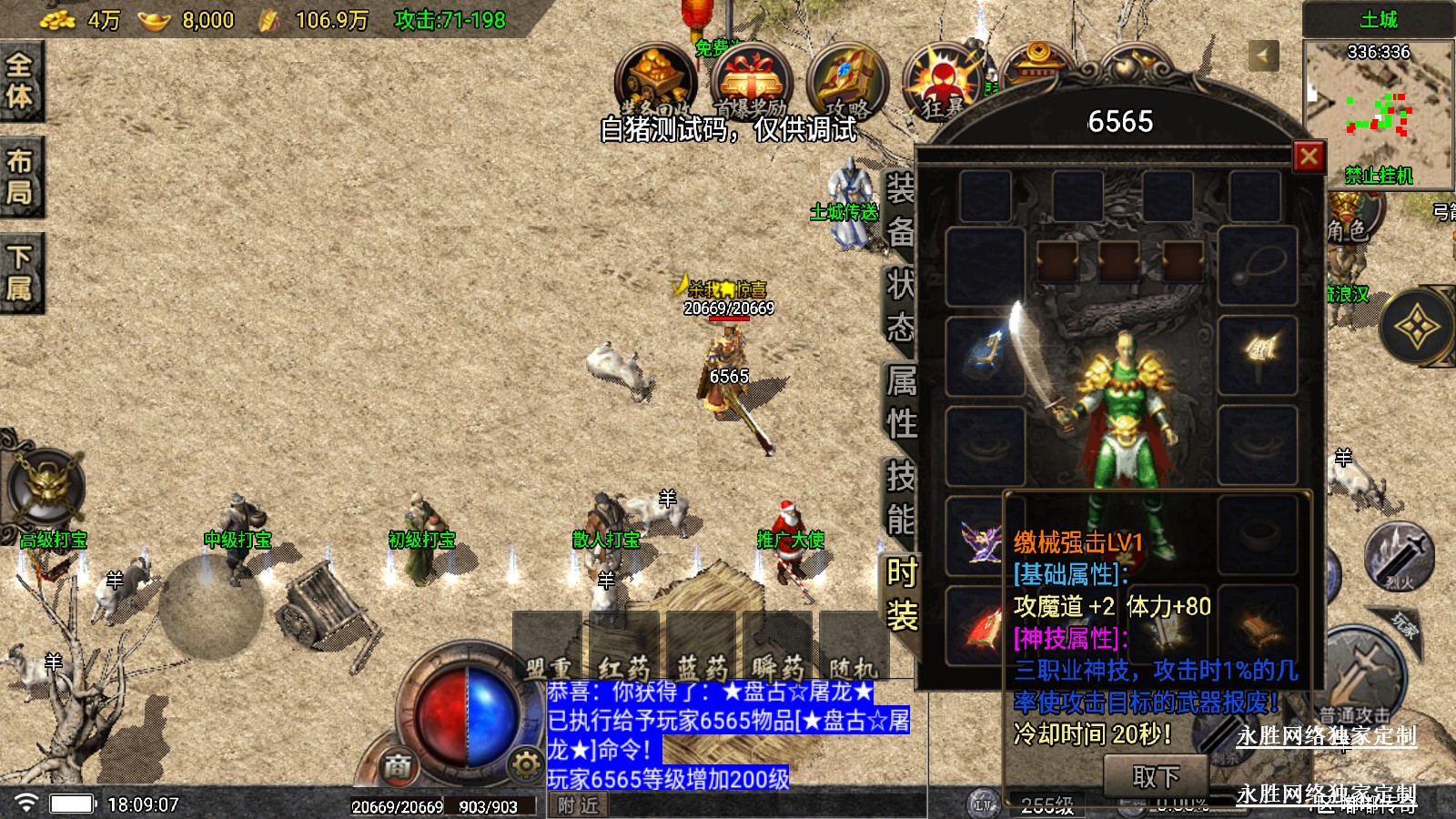Viewport: 1456px width, 819px height.
Task: Select the 附近 nearby chat channel
Action: [578, 805]
